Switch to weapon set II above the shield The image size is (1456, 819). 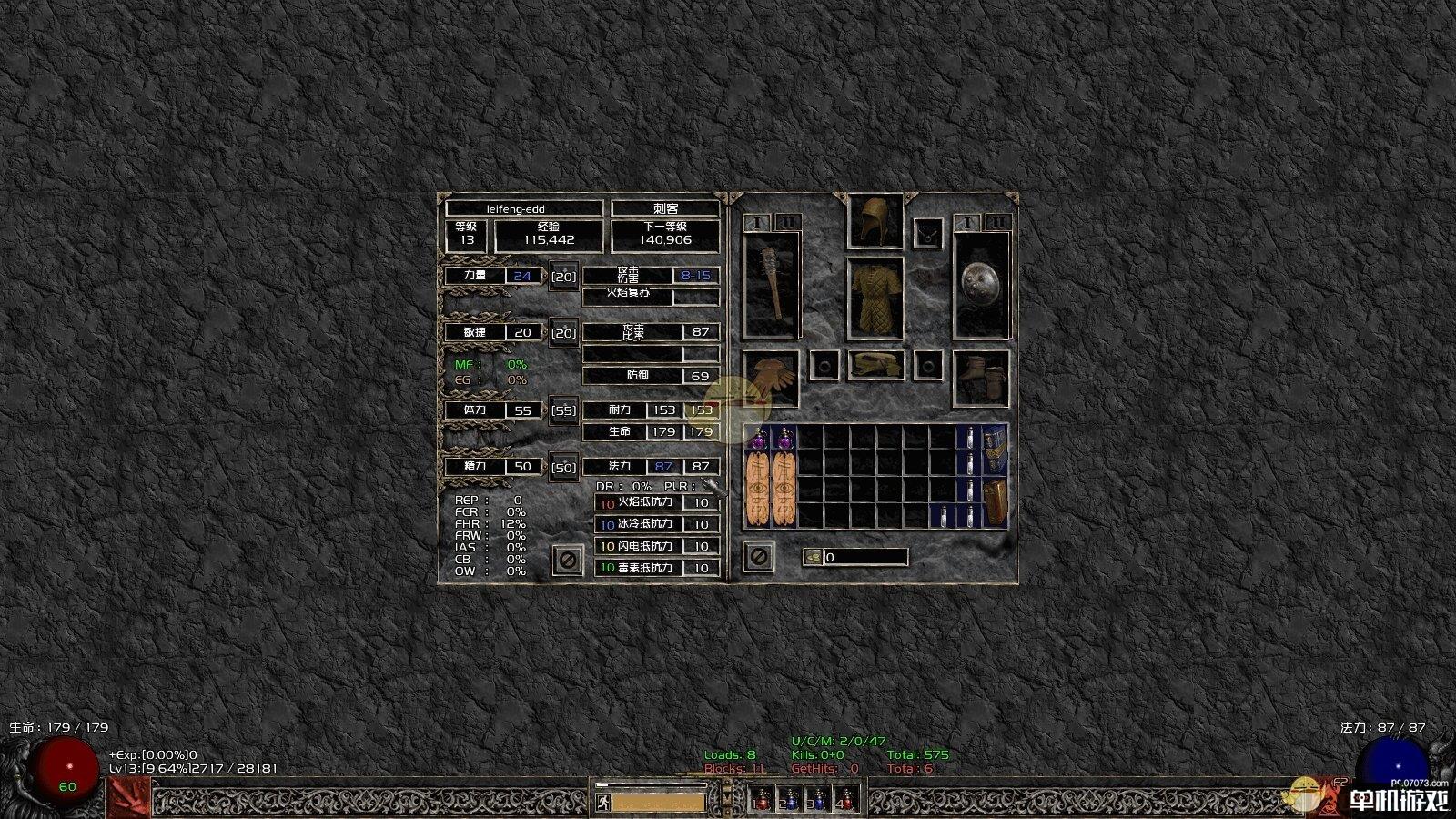click(x=997, y=222)
